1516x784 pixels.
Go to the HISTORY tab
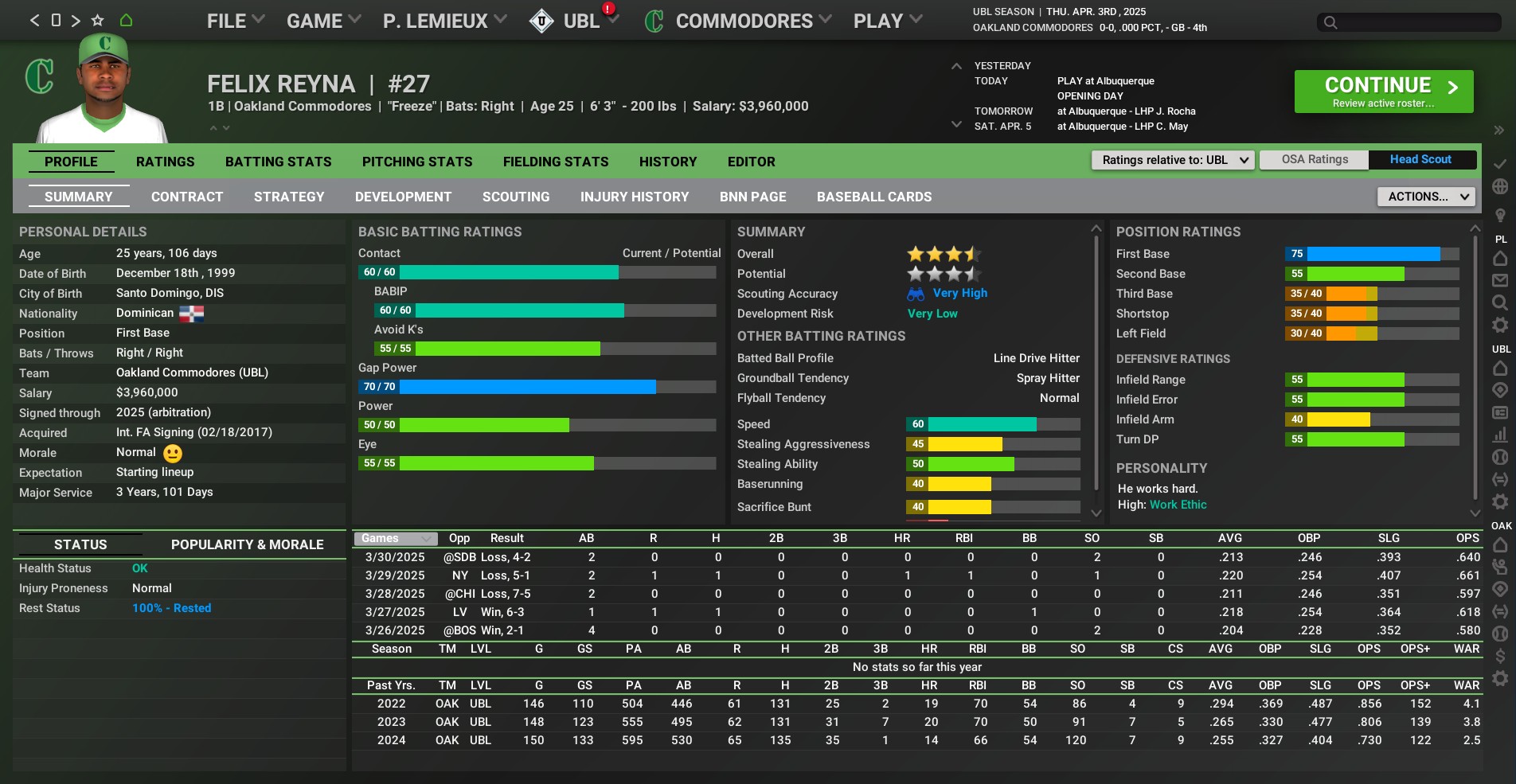tap(667, 162)
